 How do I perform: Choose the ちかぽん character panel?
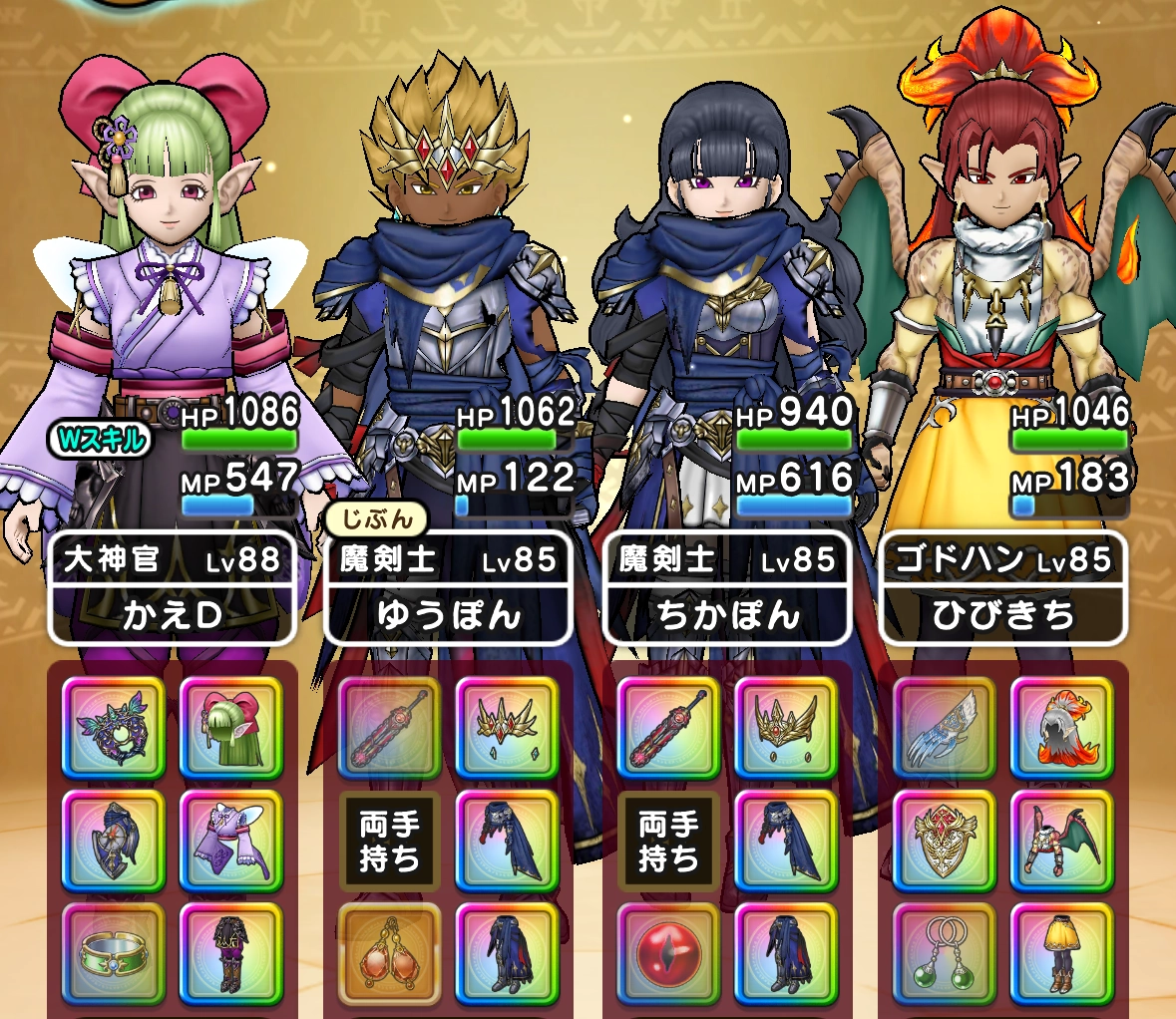[x=726, y=589]
